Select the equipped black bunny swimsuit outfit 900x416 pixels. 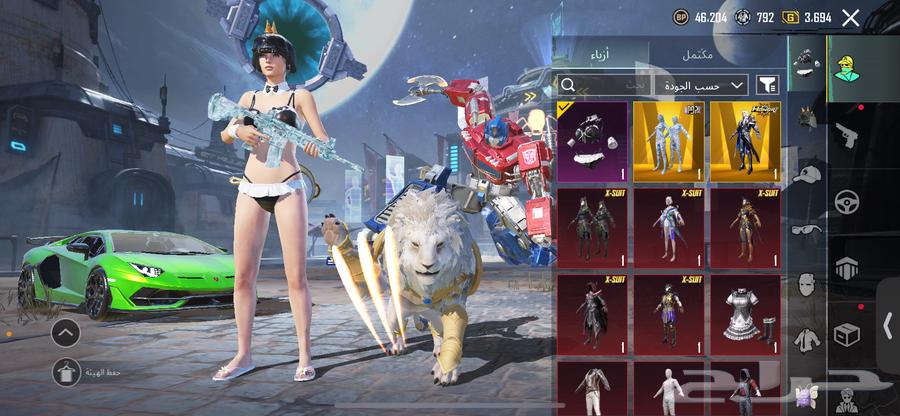(592, 140)
